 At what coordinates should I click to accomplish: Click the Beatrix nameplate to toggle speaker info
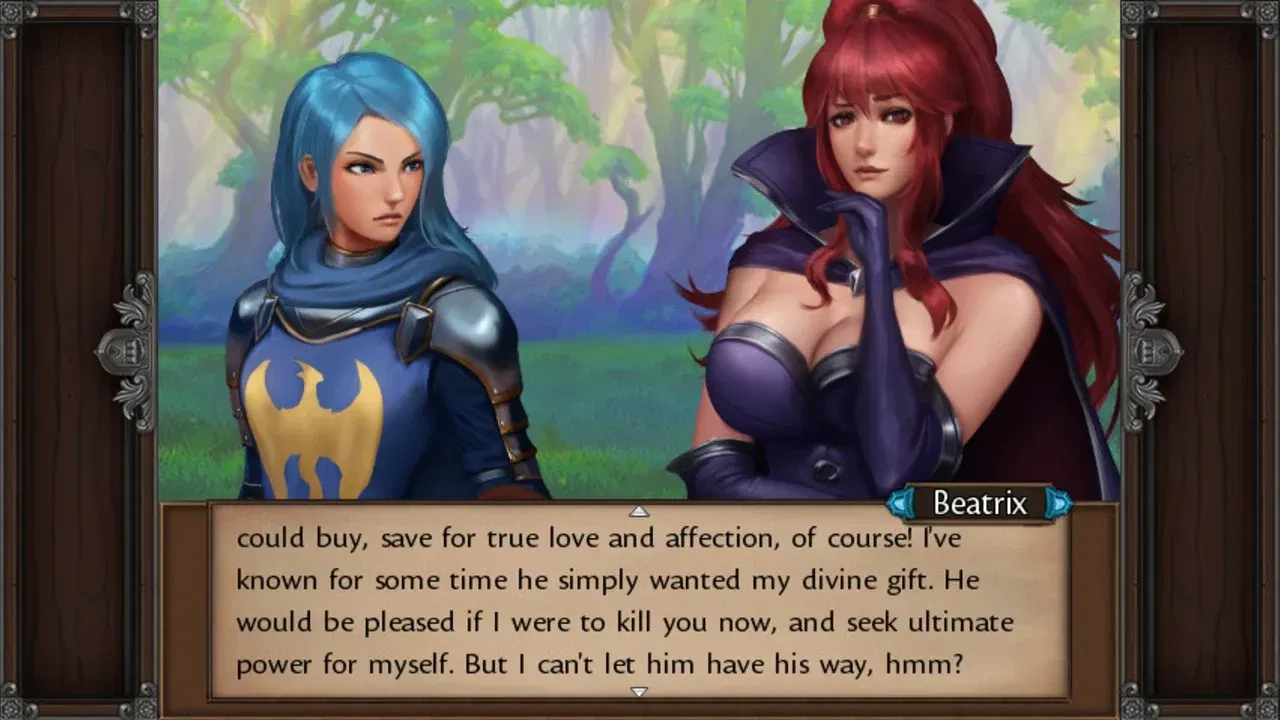pyautogui.click(x=978, y=504)
